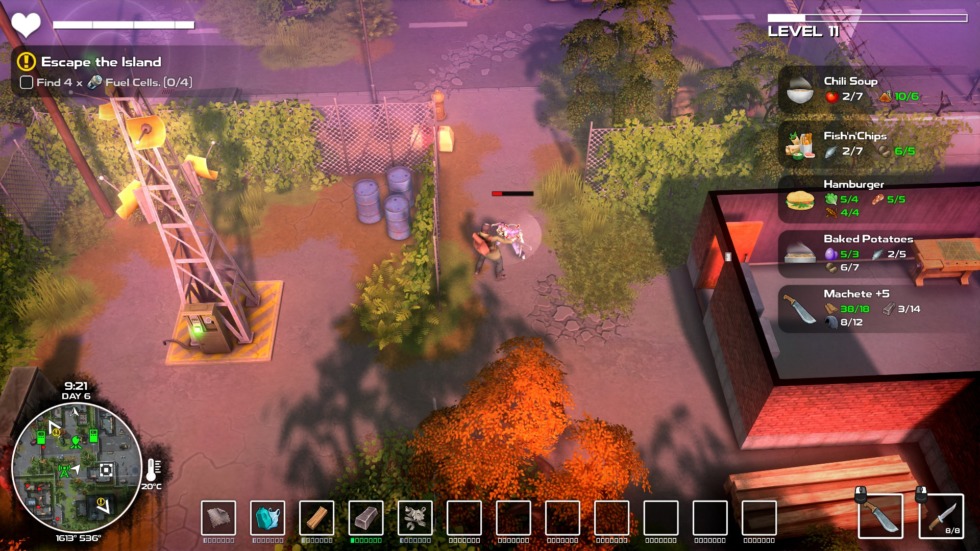Select the grey cloth hotbar slot

pos(219,518)
